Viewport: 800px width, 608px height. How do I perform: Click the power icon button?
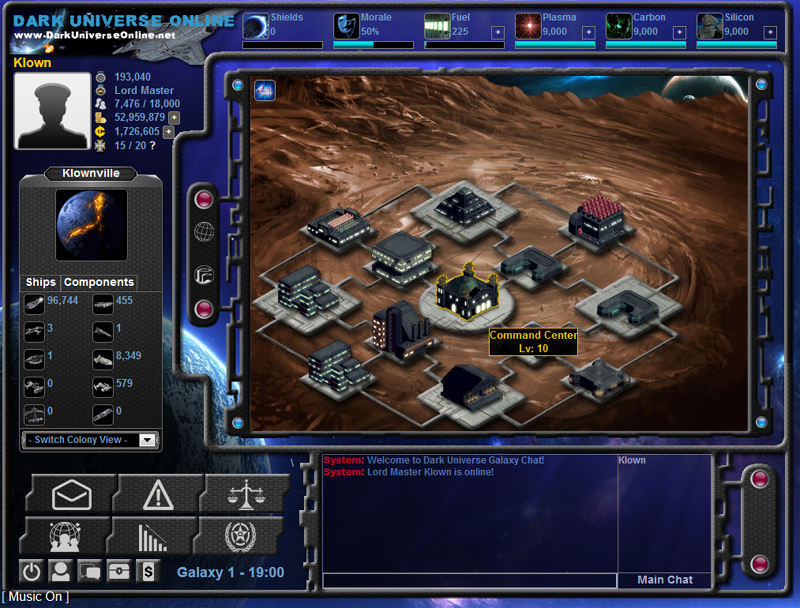(32, 571)
